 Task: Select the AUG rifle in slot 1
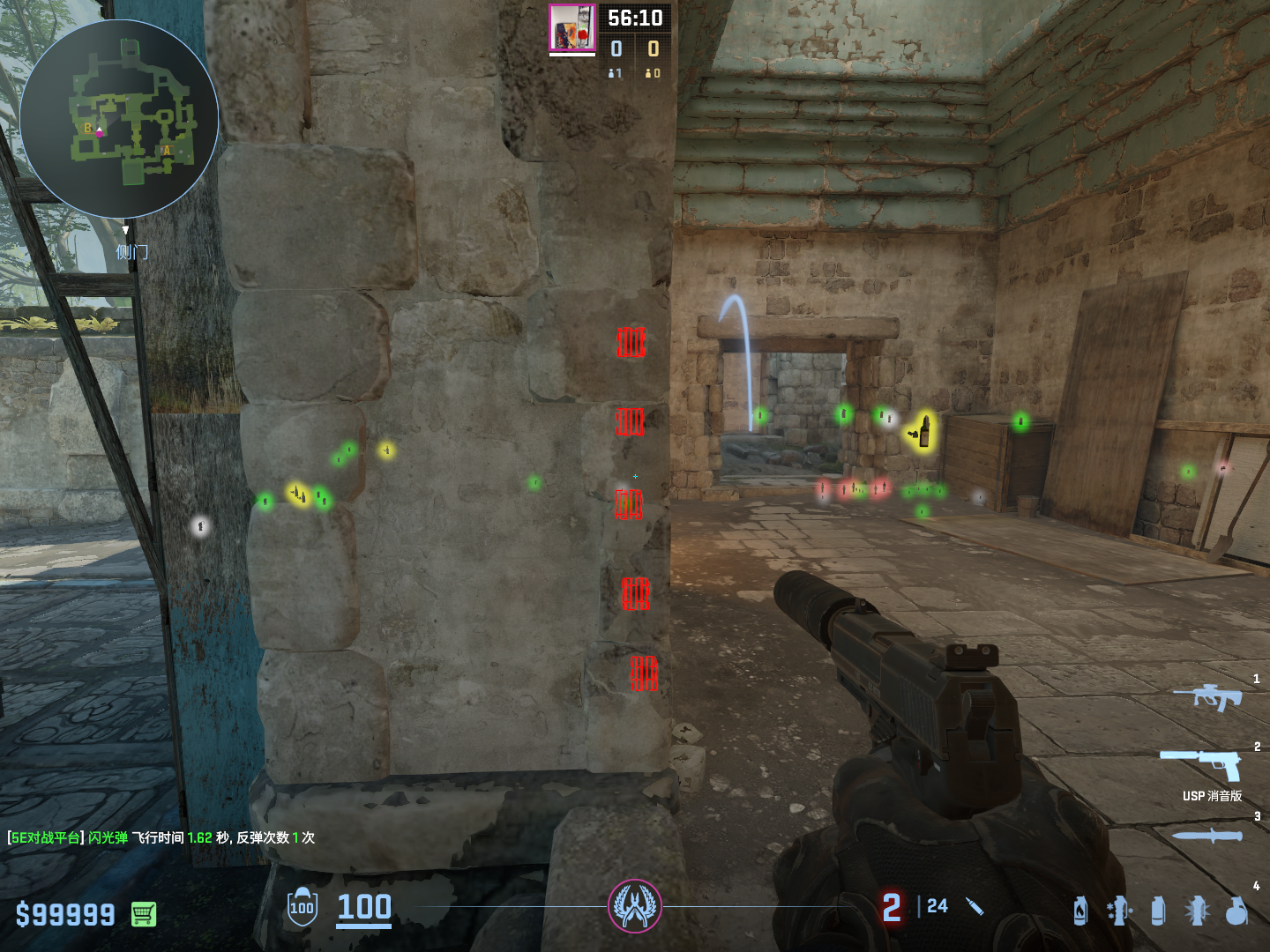[x=1207, y=697]
